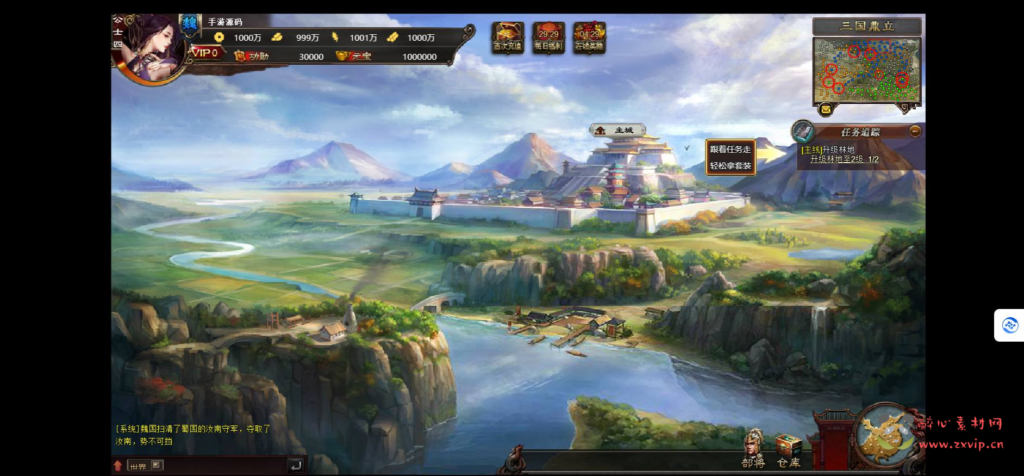Viewport: 1024px width, 476px height.
Task: Open the 仓库 warehouse
Action: tap(789, 449)
